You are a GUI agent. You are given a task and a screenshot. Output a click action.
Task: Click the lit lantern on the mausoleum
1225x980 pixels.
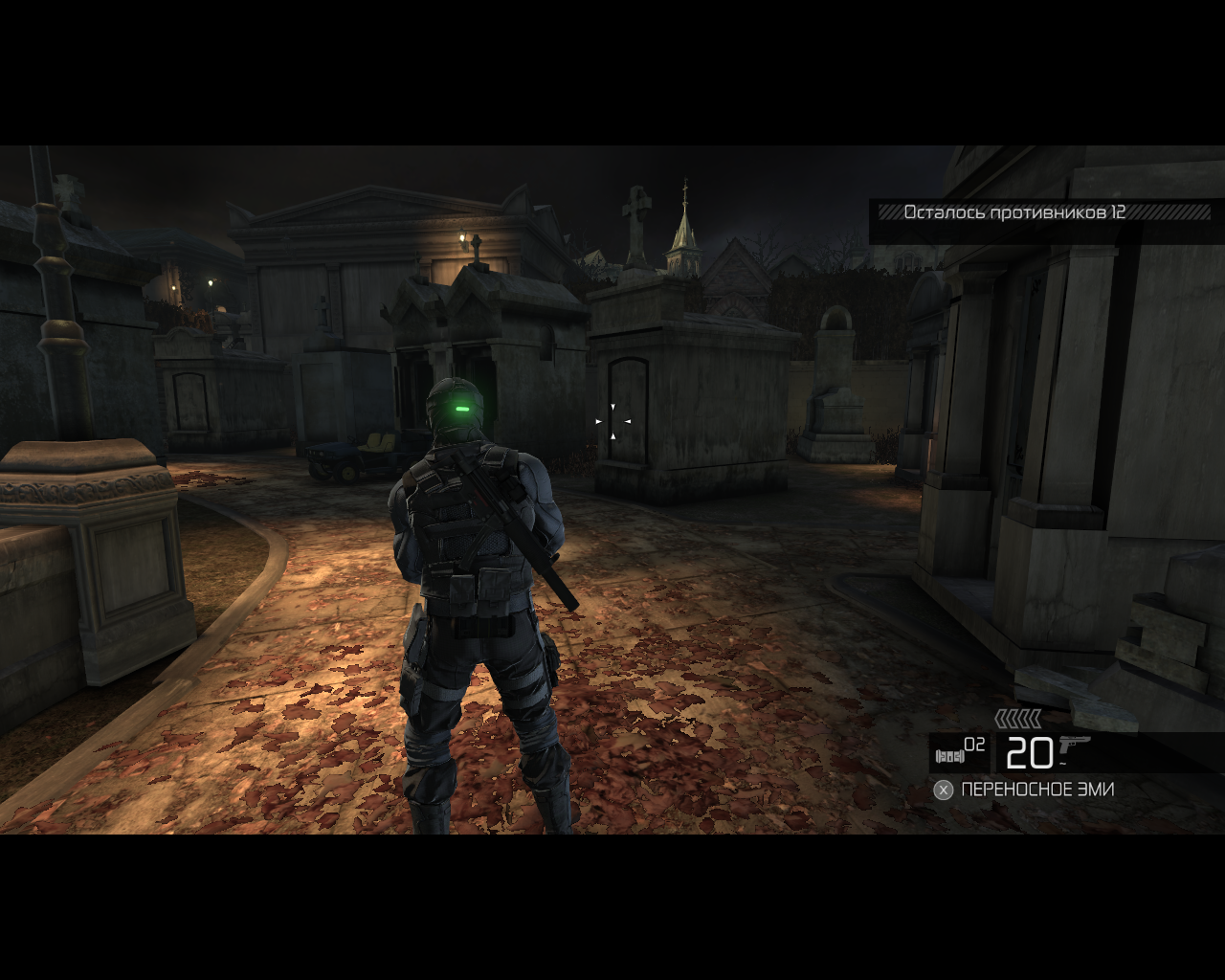pos(461,235)
